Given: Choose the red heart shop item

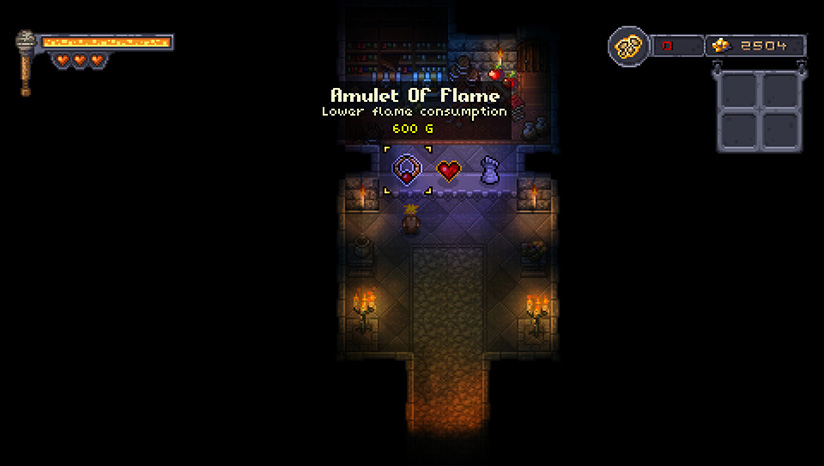Looking at the screenshot, I should click(448, 171).
